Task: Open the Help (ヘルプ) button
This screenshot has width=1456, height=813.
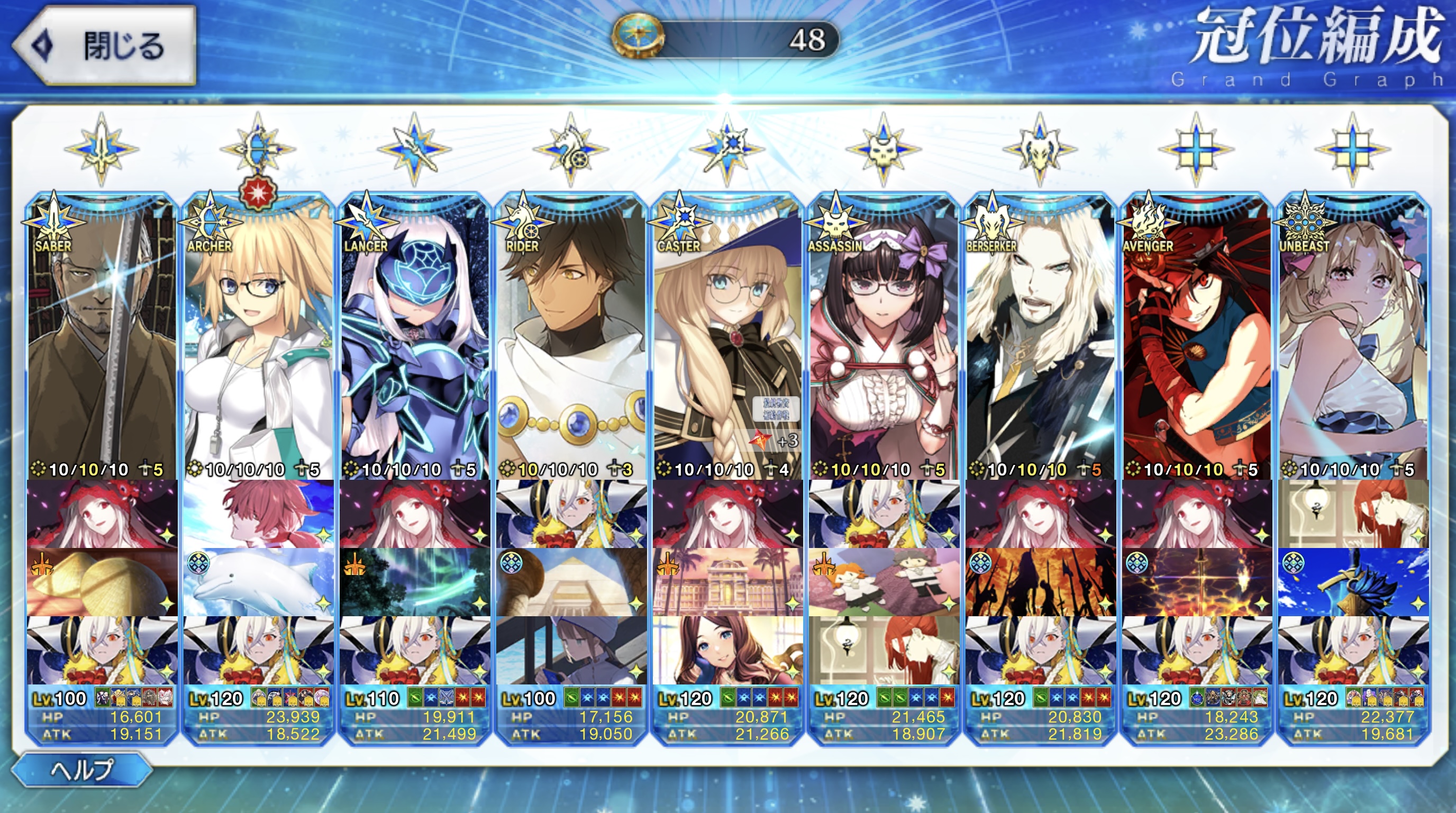Action: pos(82,770)
